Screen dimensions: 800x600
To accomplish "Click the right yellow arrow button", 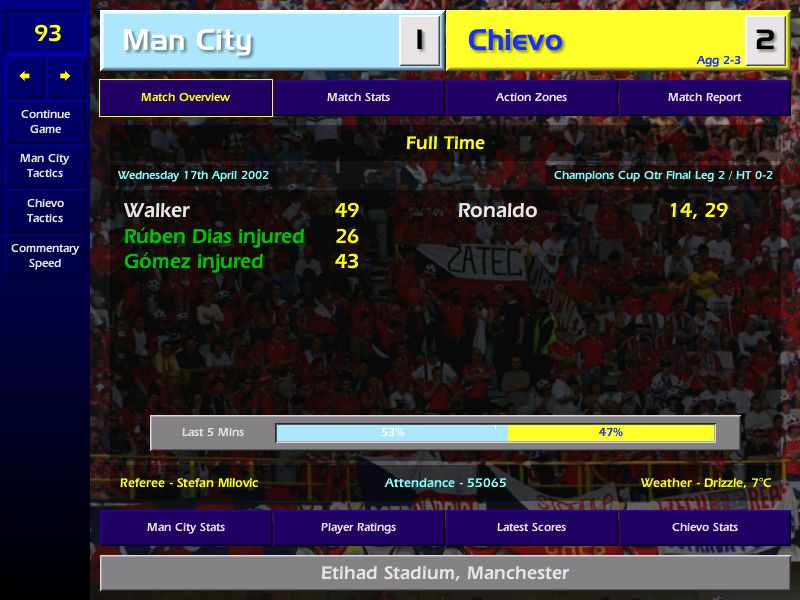I will pos(65,76).
